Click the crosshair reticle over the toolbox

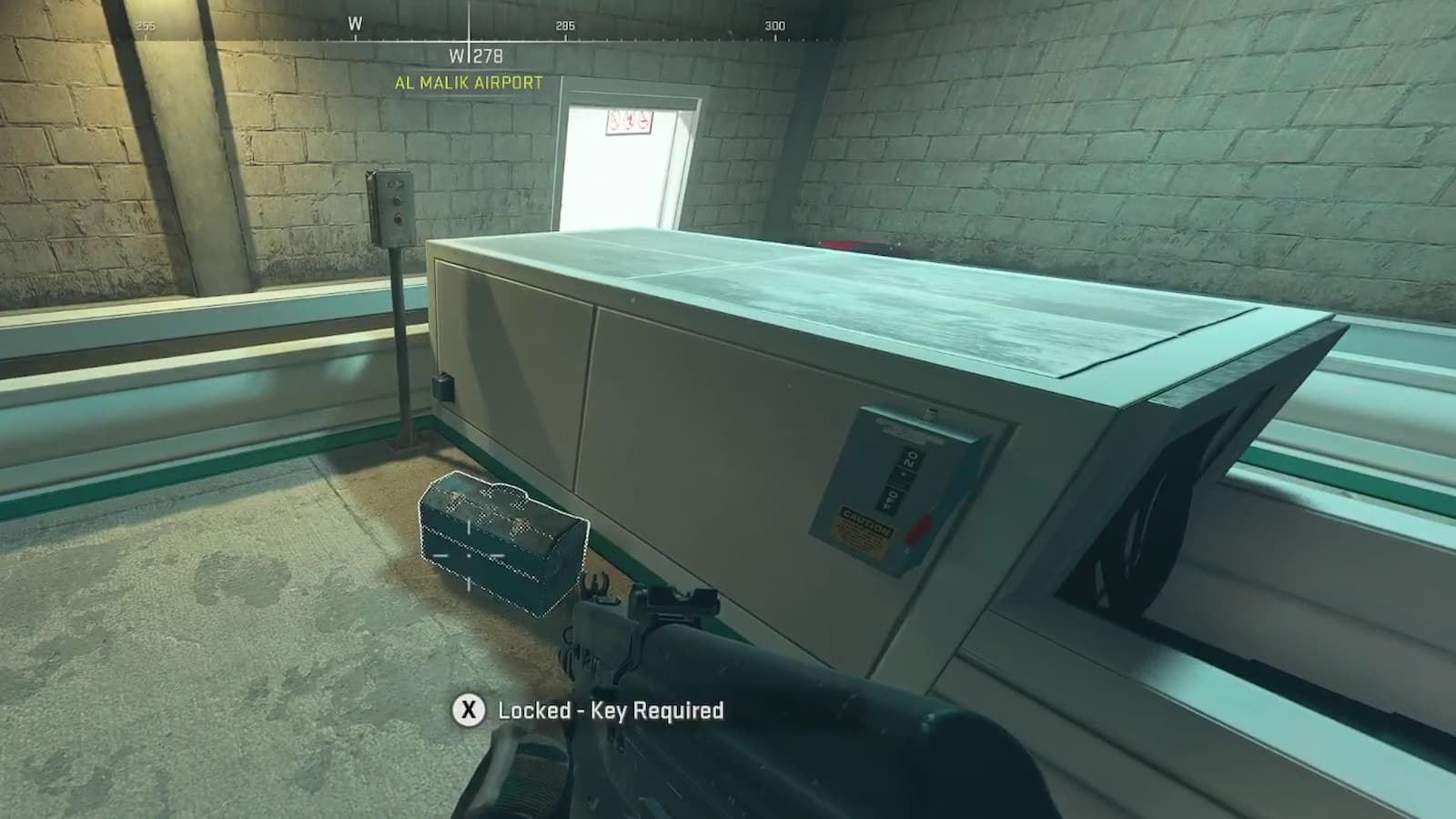[x=470, y=557]
